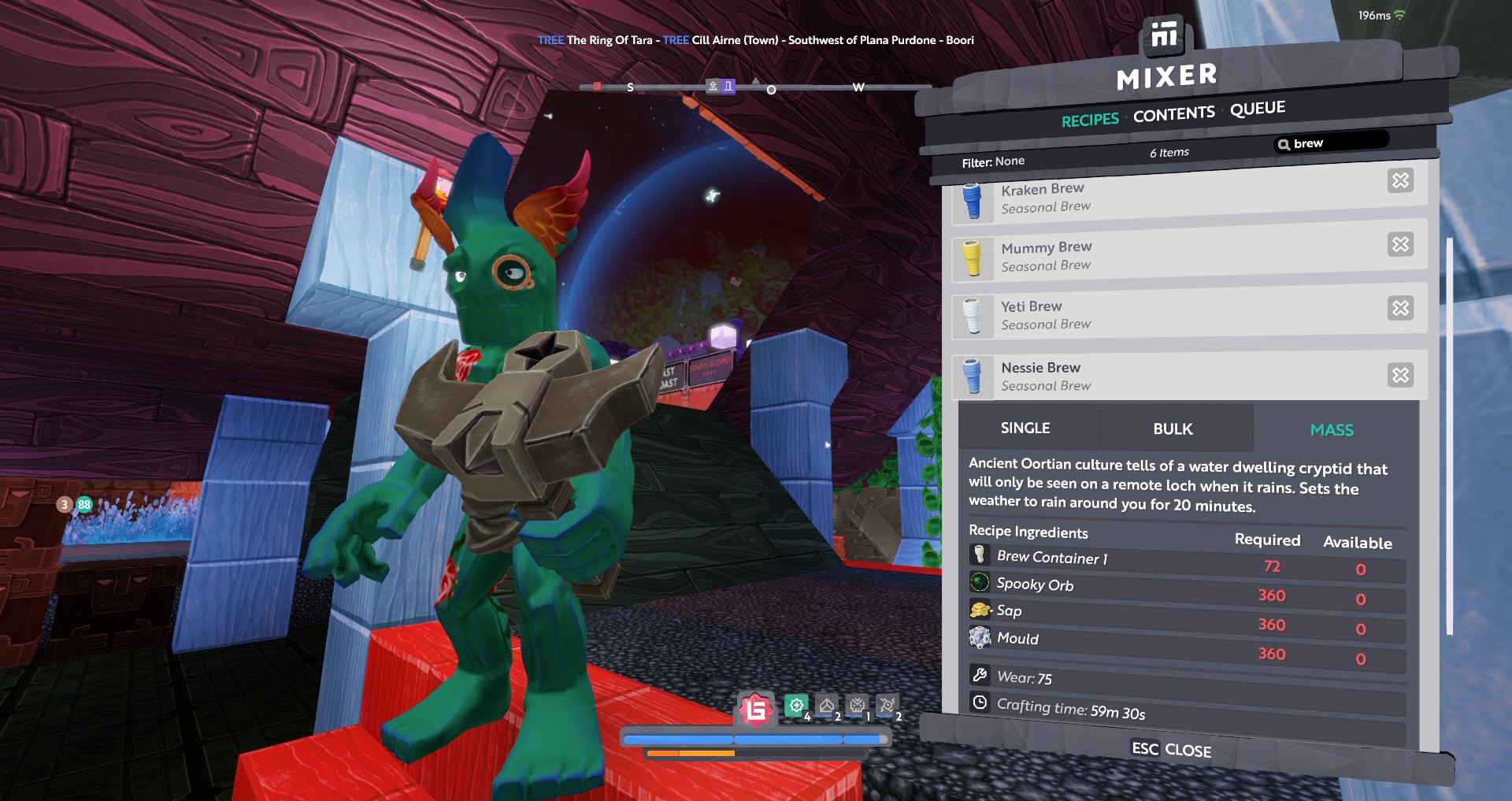Screen dimensions: 1512x801
Task: Close the Mixer window
Action: click(x=1171, y=749)
